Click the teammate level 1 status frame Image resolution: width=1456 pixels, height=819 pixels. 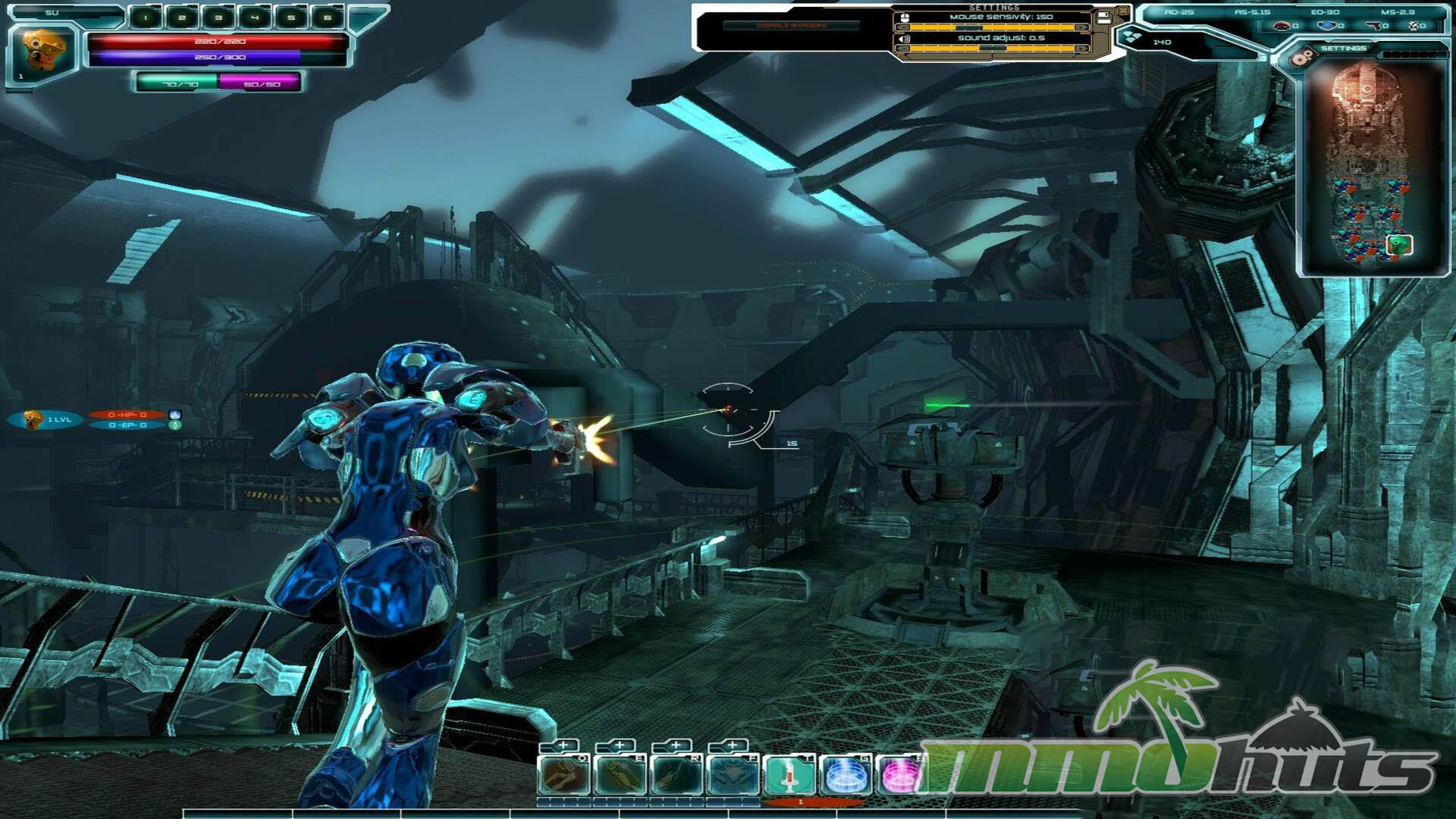[47, 419]
